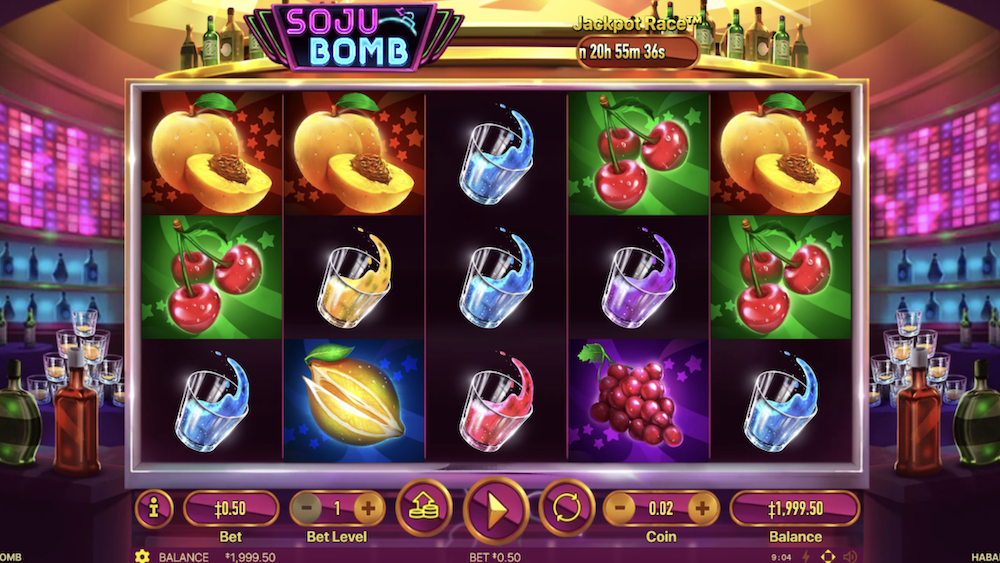
Task: Toggle the sound speaker icon
Action: (850, 556)
